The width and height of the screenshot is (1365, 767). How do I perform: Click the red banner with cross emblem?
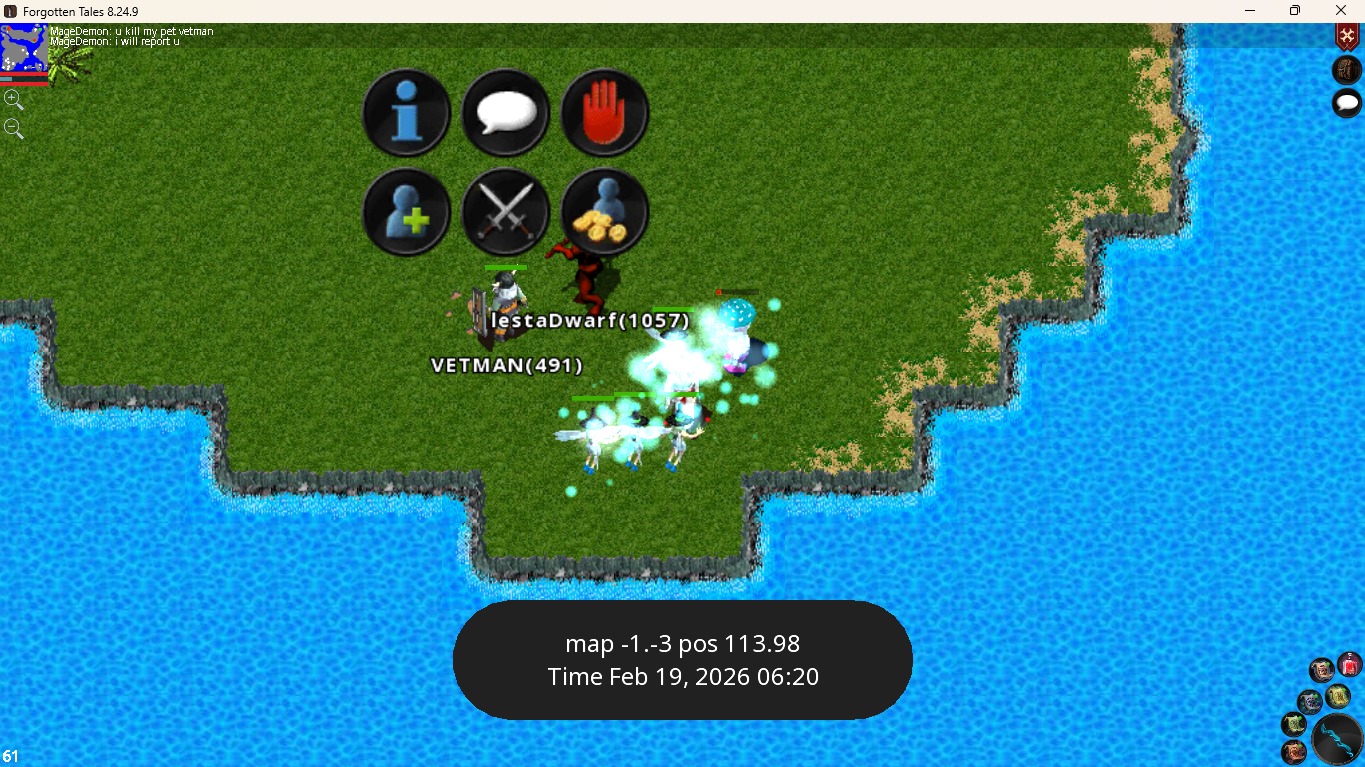point(1347,37)
